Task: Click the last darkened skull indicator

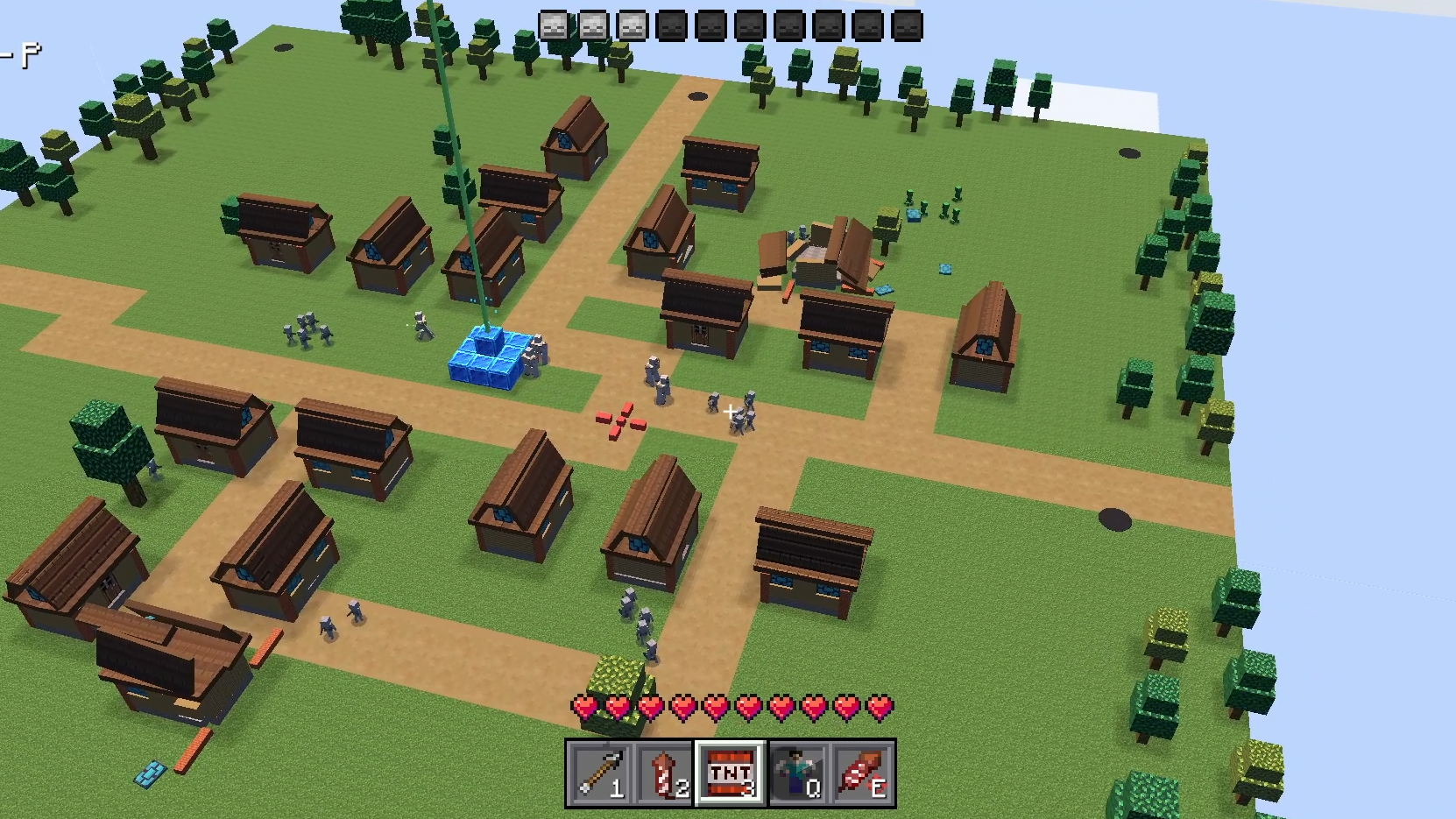Action: point(906,26)
